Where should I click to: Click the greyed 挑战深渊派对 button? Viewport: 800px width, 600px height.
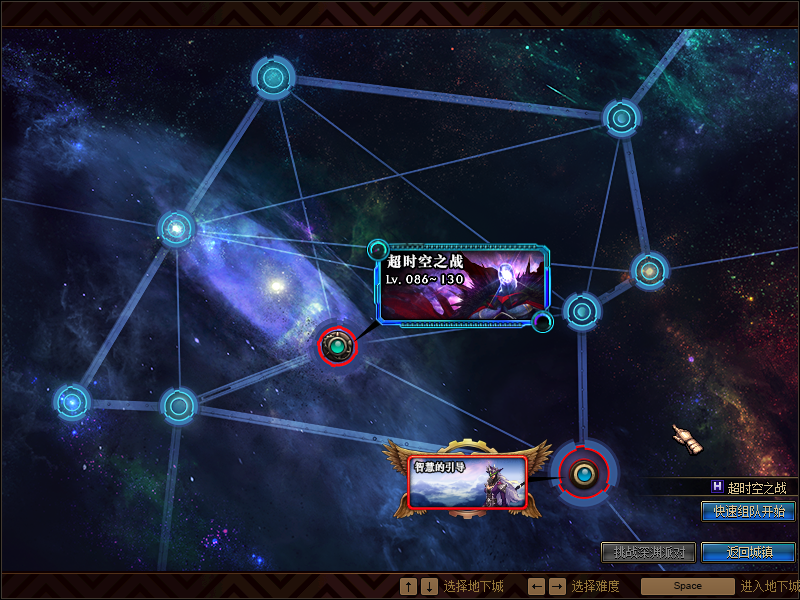(x=648, y=552)
